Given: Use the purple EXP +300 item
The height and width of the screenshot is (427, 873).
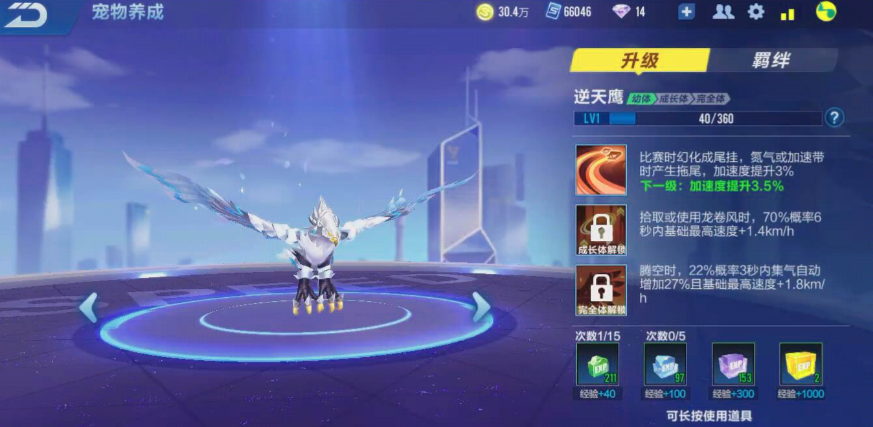Looking at the screenshot, I should pyautogui.click(x=732, y=364).
